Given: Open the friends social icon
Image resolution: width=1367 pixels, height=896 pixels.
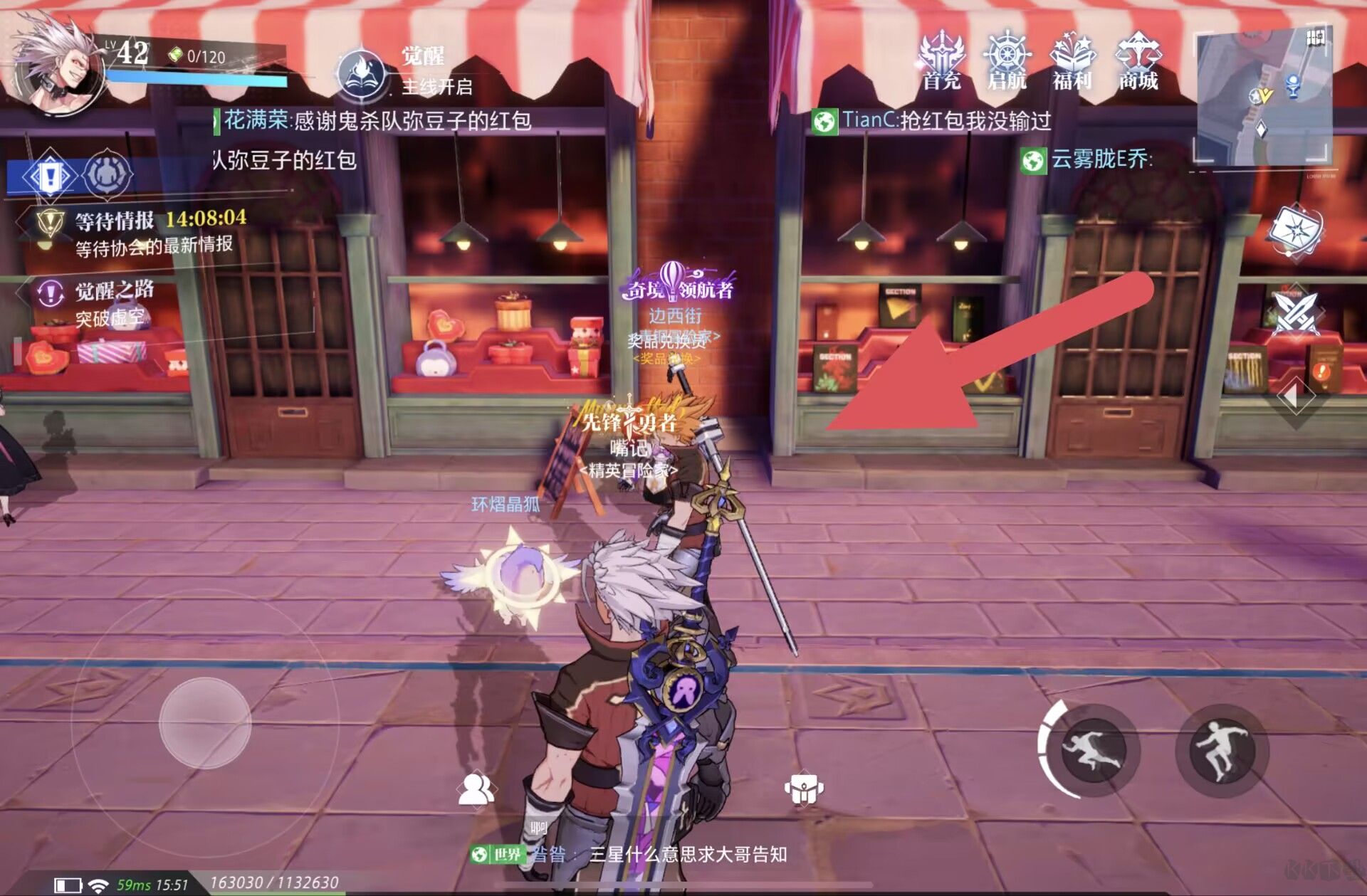Looking at the screenshot, I should tap(476, 789).
